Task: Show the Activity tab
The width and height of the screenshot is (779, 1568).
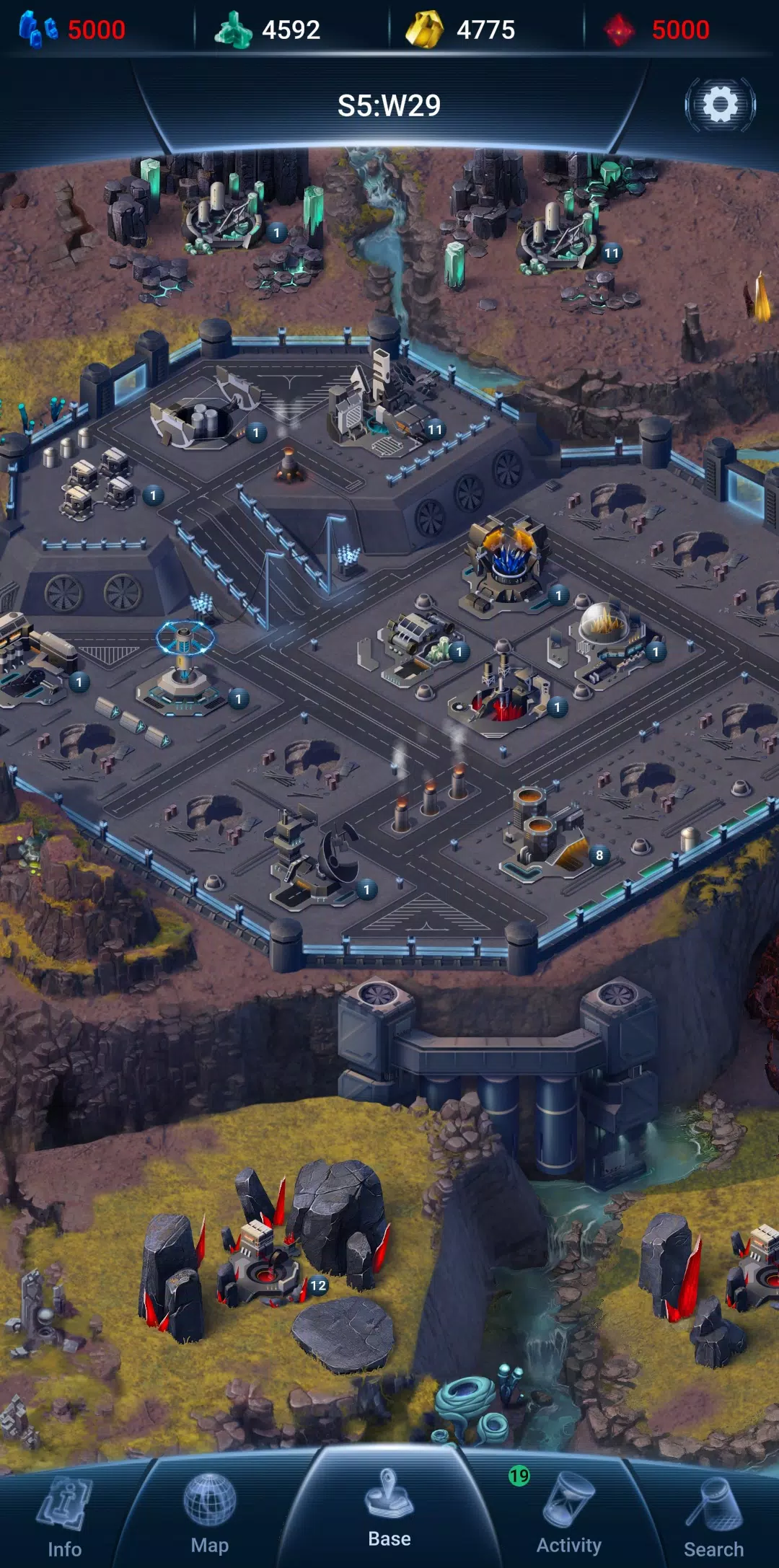Action: click(568, 1515)
